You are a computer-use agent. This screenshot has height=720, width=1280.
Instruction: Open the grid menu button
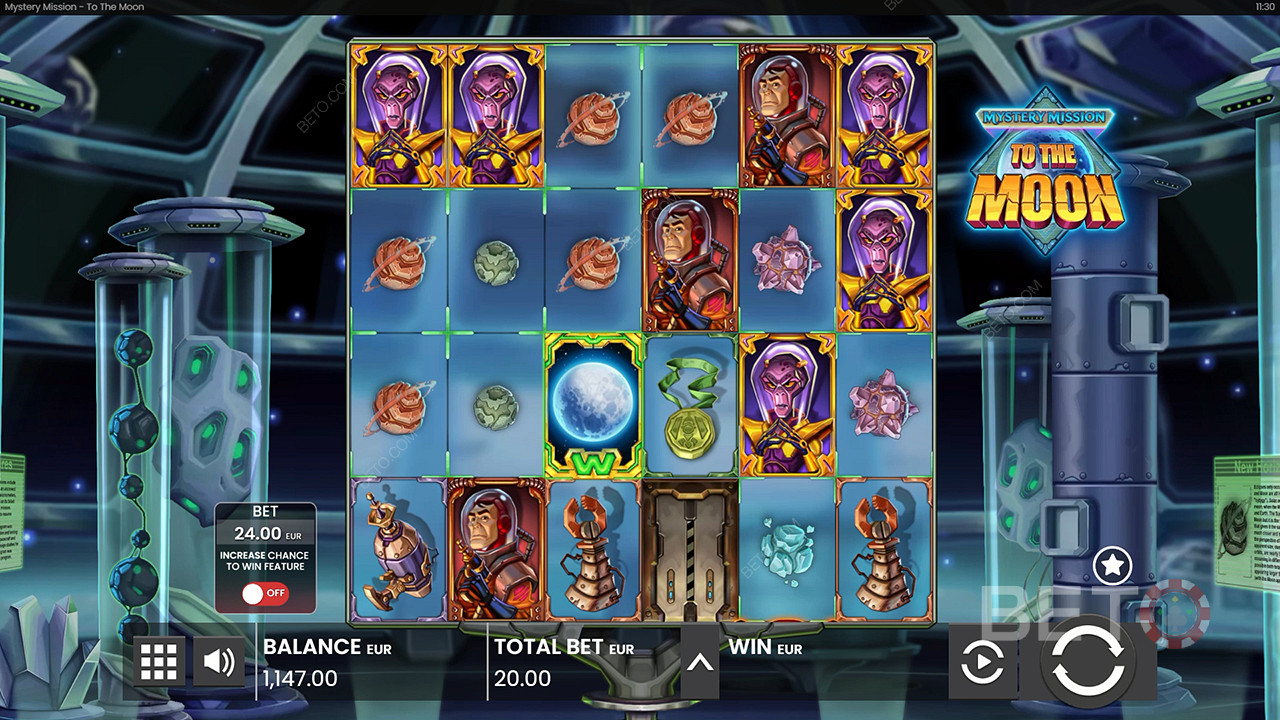click(159, 661)
